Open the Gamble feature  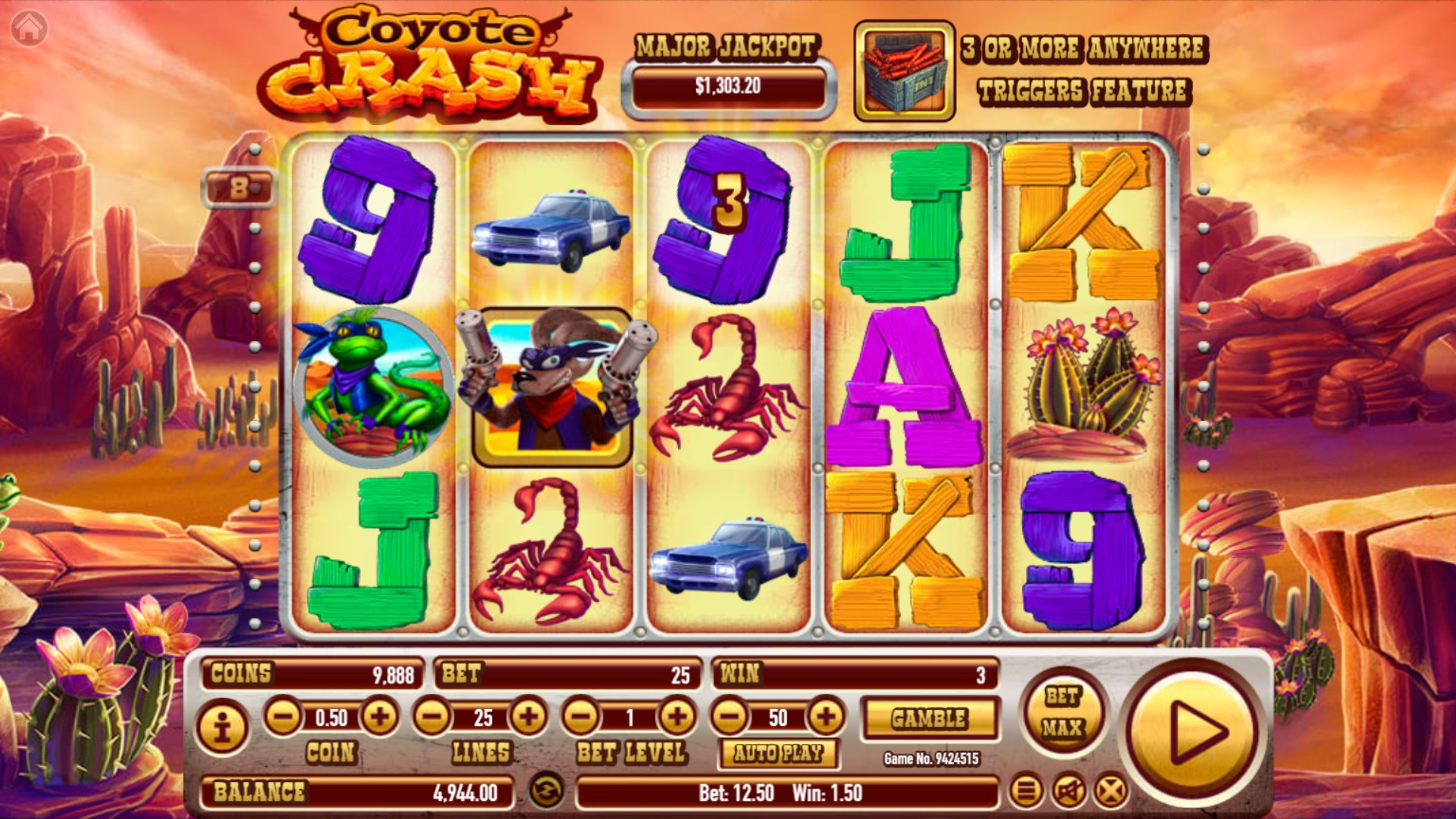(930, 718)
